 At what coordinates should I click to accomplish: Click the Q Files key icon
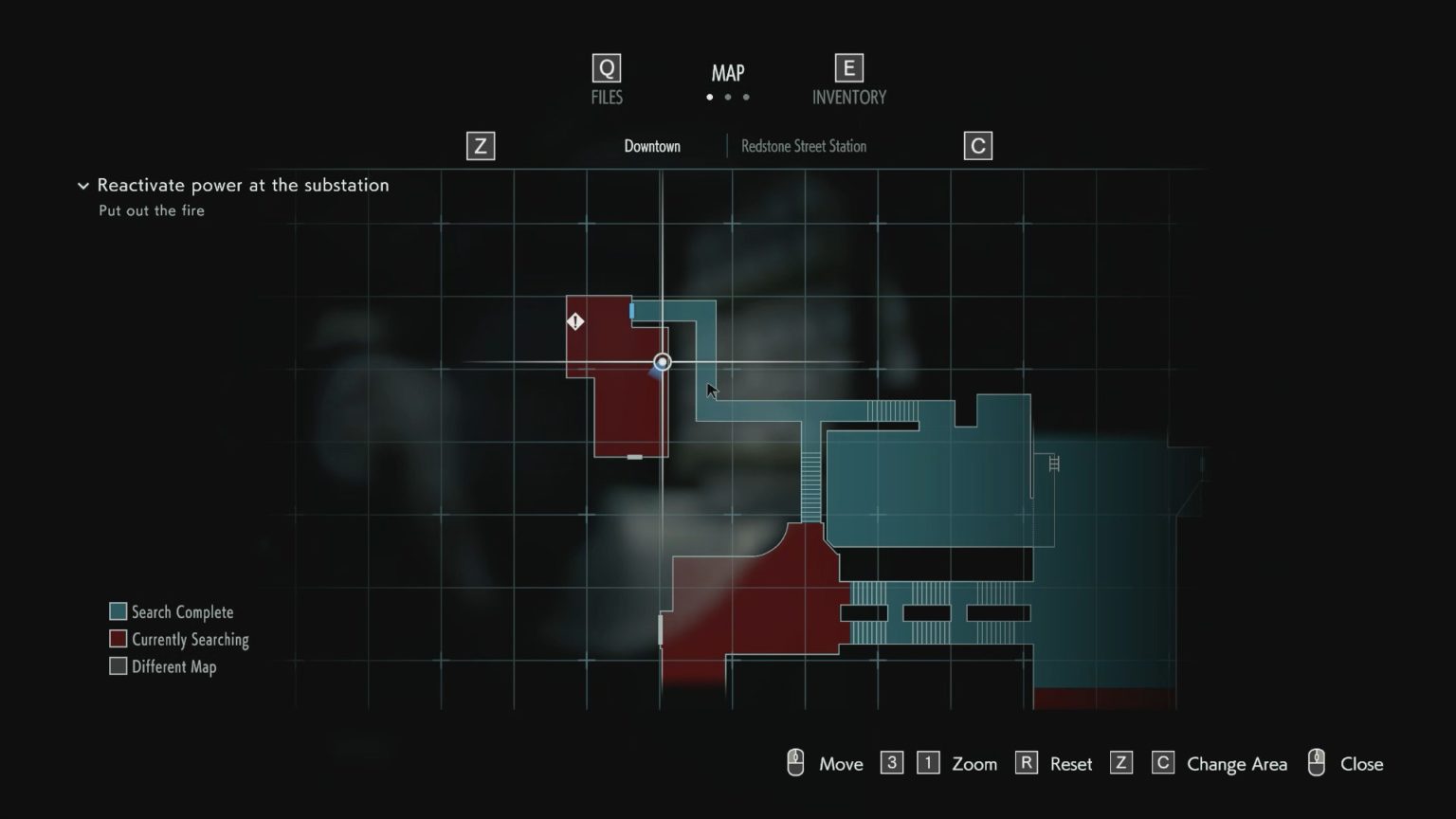(x=606, y=67)
